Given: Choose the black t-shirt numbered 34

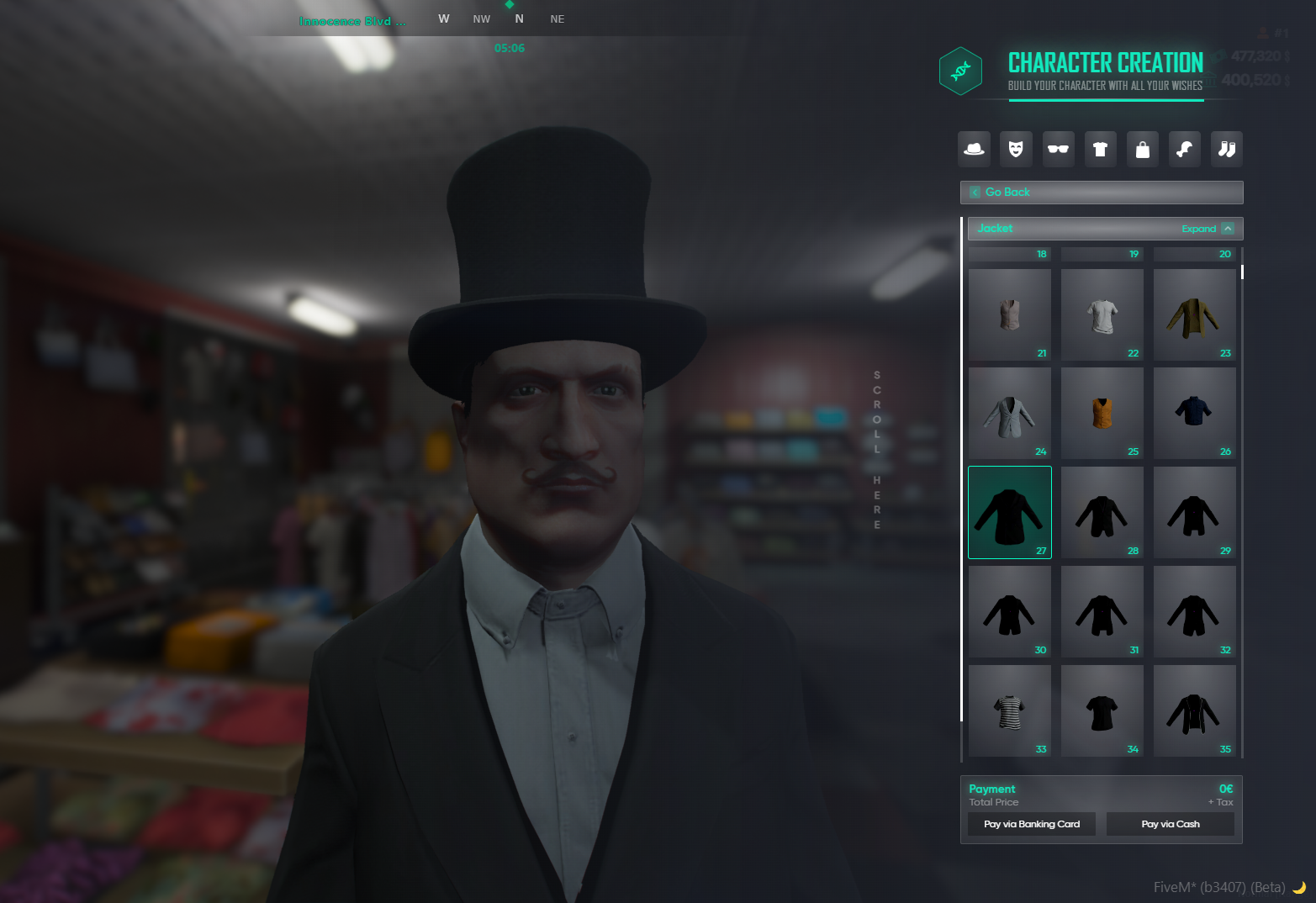Looking at the screenshot, I should pyautogui.click(x=1102, y=710).
